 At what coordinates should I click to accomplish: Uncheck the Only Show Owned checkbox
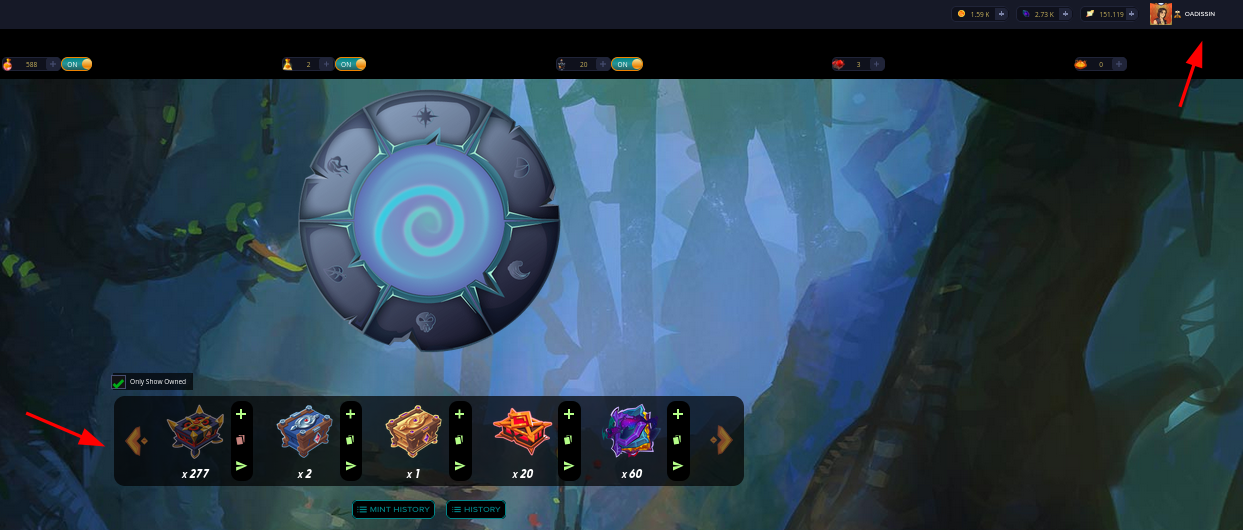[x=119, y=382]
